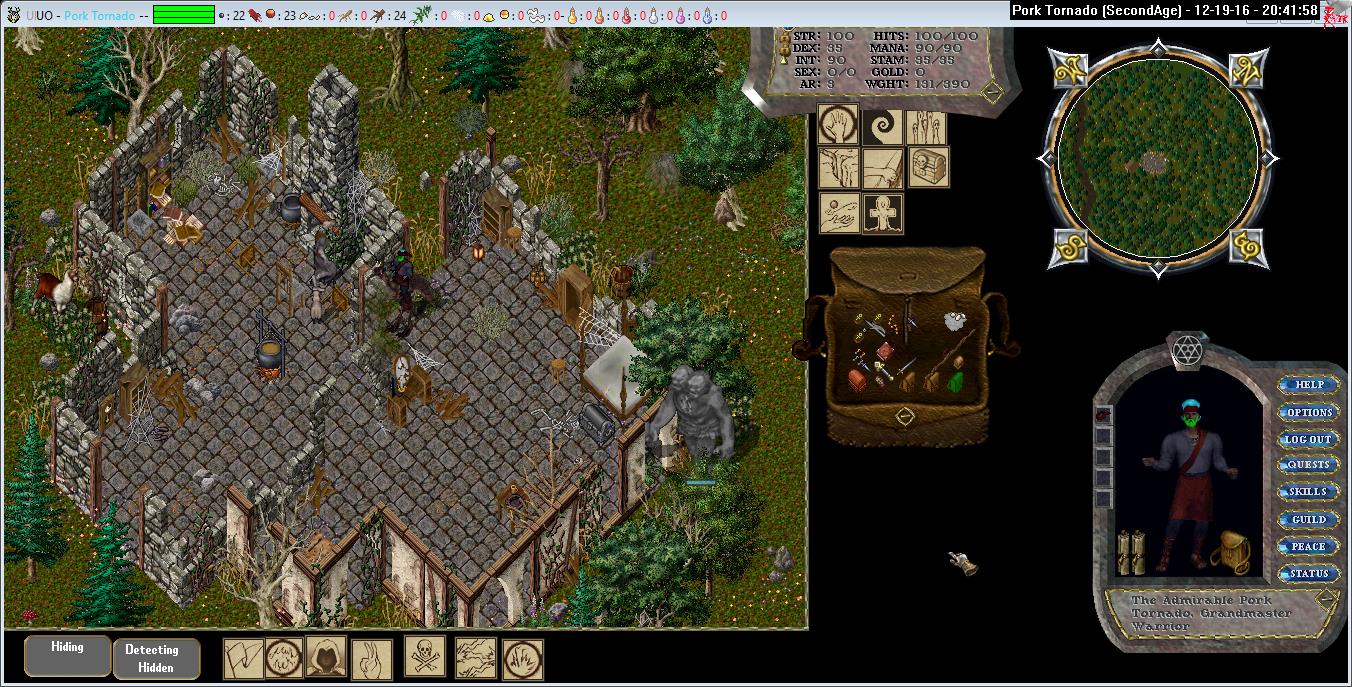The width and height of the screenshot is (1352, 687).
Task: Minimize the status gump with its diamond button
Action: 992,91
